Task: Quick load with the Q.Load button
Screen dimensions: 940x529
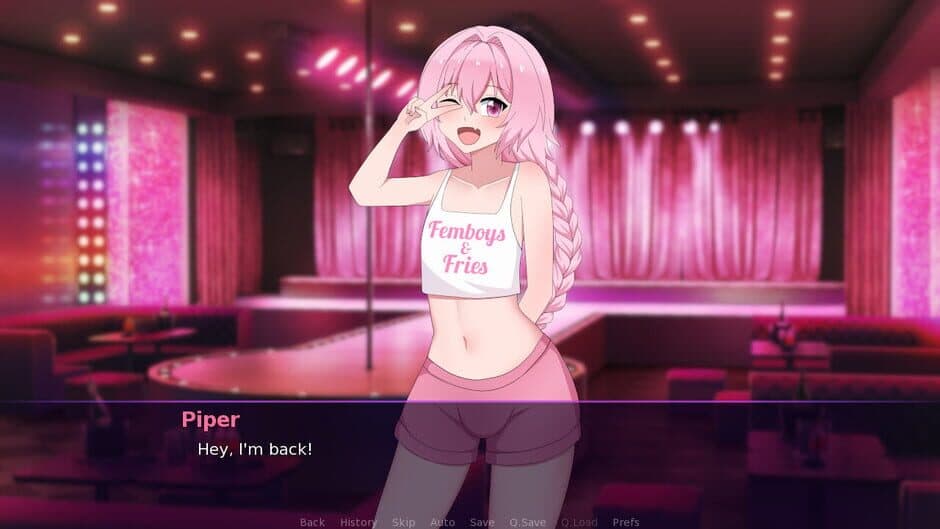Action: coord(578,522)
